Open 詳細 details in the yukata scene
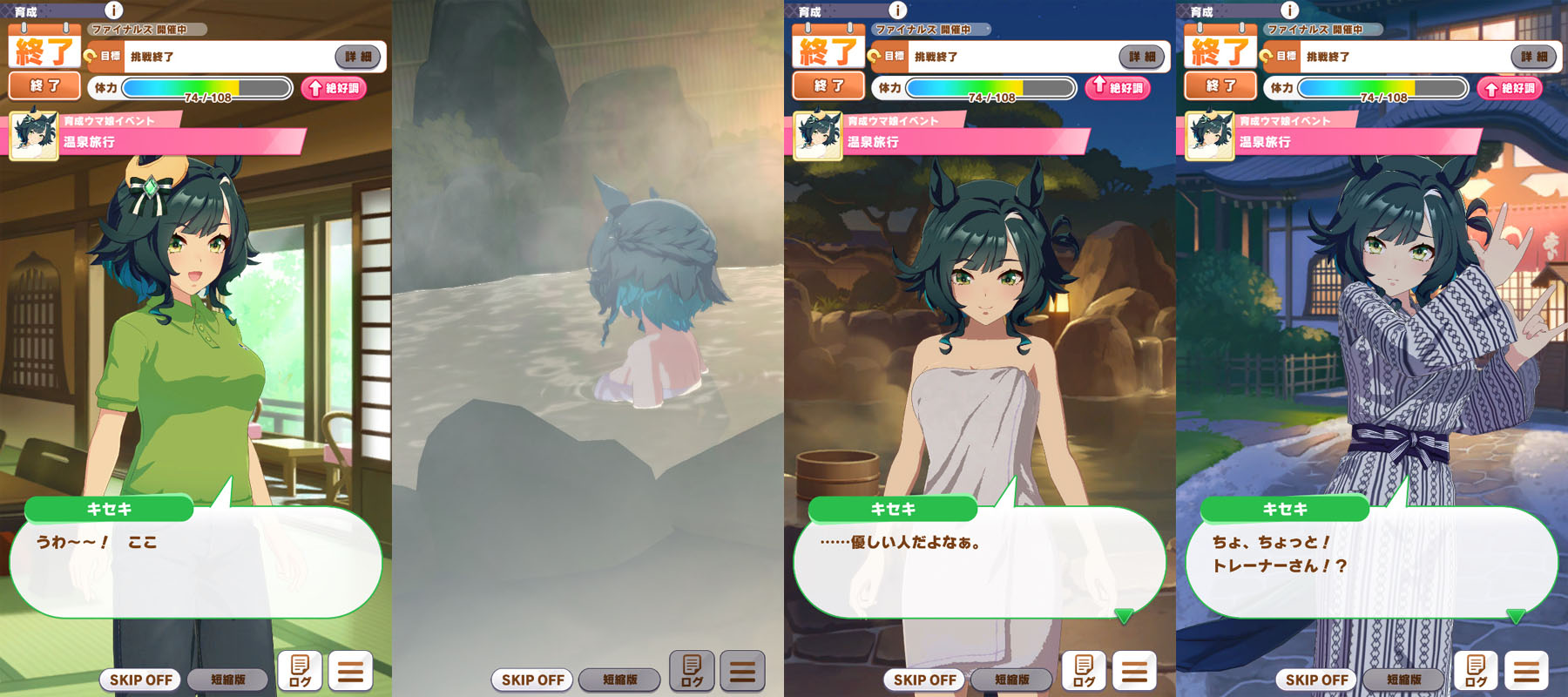Screen dimensions: 1568x697 (1534, 57)
